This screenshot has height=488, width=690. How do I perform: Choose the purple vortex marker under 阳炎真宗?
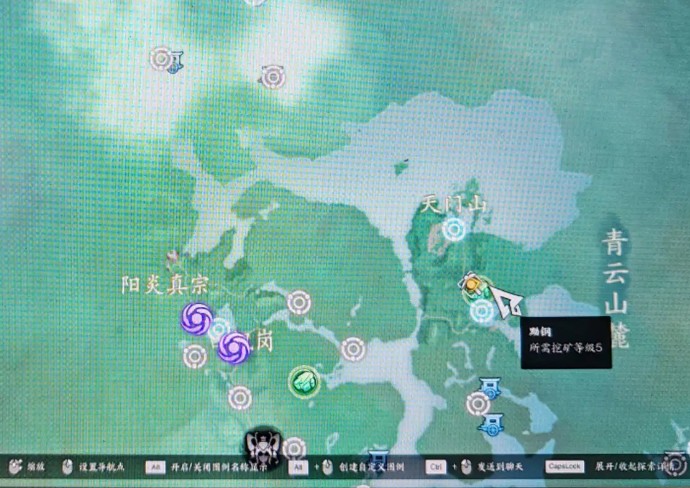pyautogui.click(x=196, y=319)
